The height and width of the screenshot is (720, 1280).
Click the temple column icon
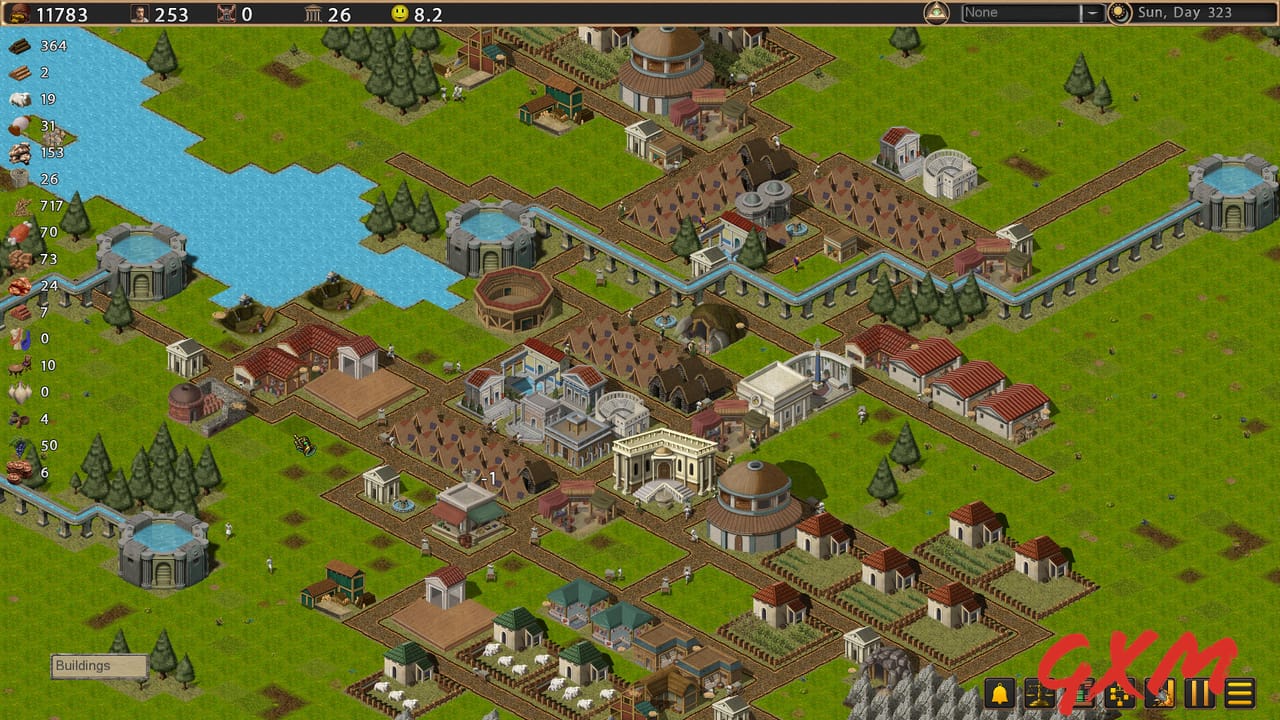310,14
